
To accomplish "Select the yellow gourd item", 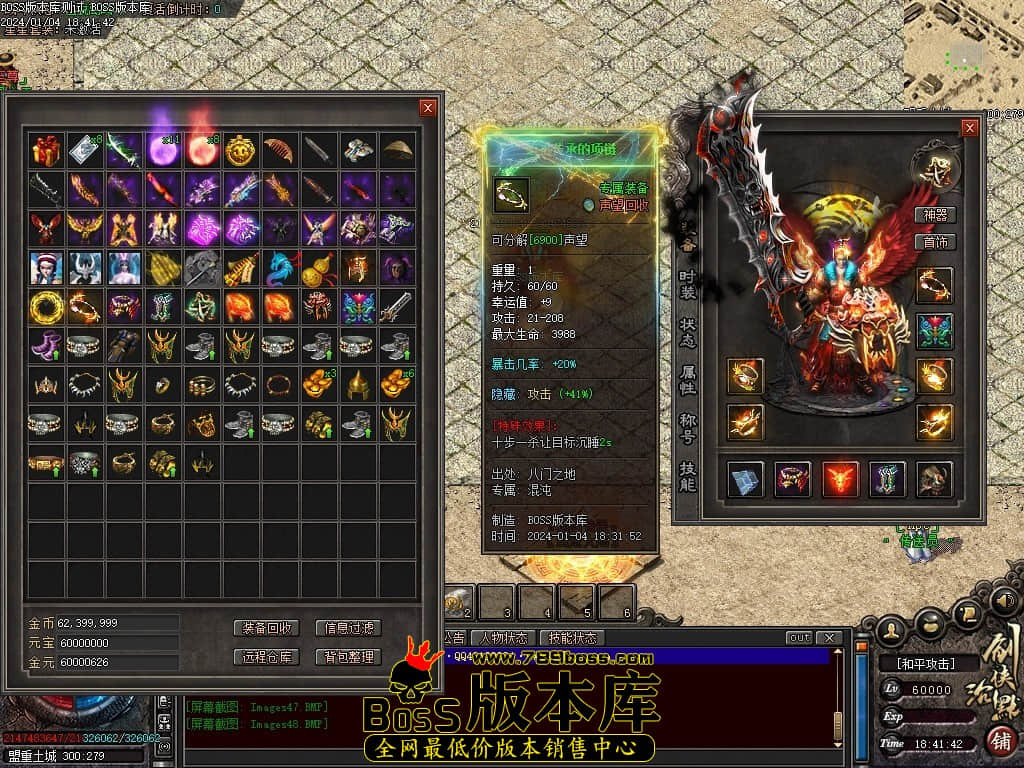I will 319,268.
